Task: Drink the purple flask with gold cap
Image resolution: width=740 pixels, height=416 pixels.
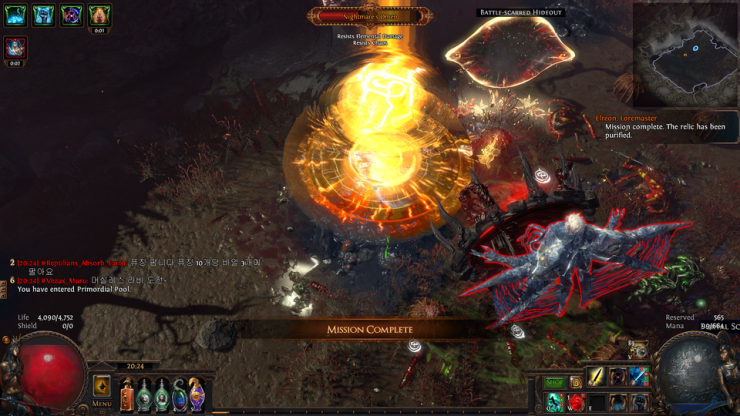Action: coord(196,395)
